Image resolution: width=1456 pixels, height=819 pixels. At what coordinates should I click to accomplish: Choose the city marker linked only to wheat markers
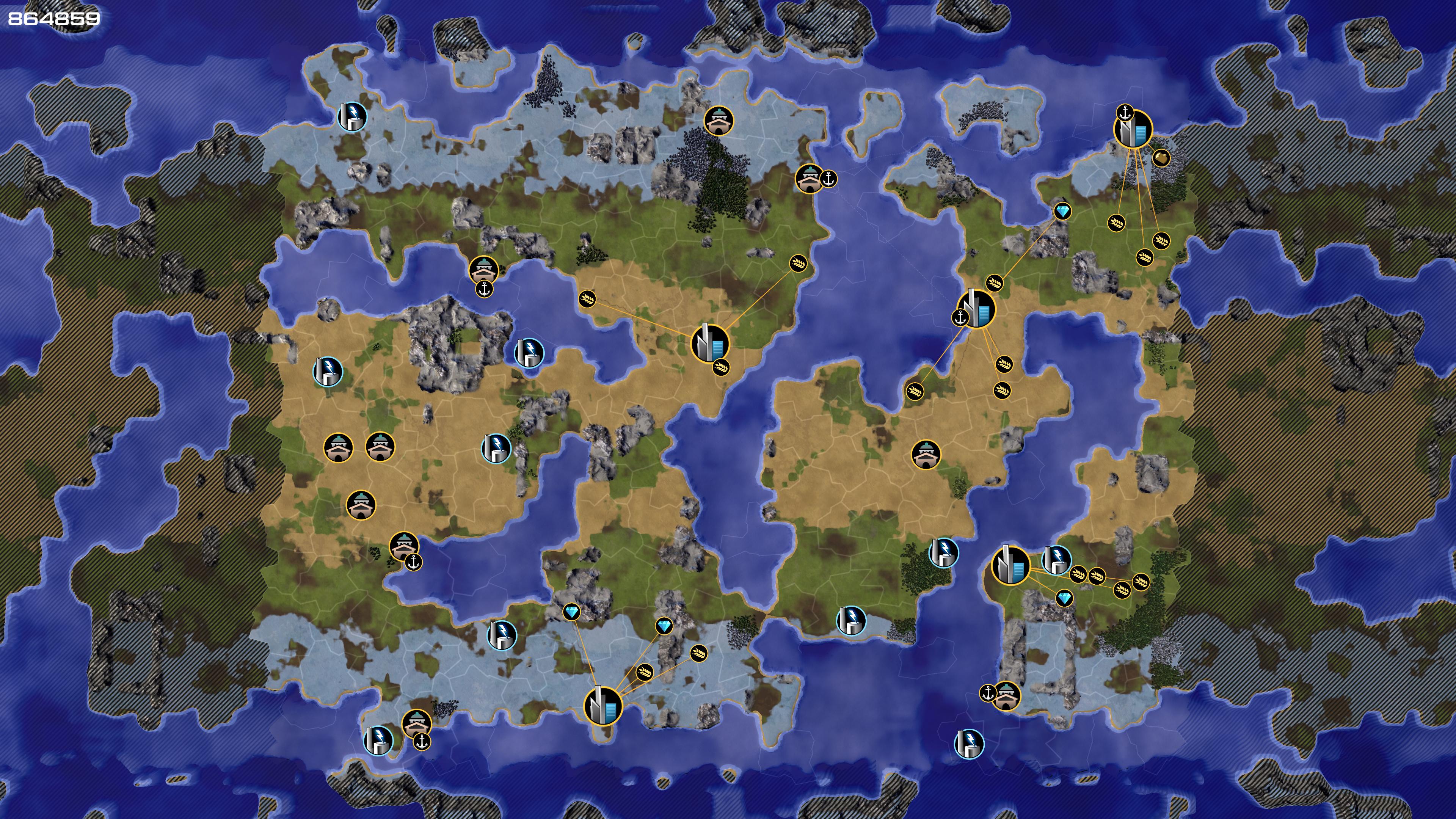(710, 343)
